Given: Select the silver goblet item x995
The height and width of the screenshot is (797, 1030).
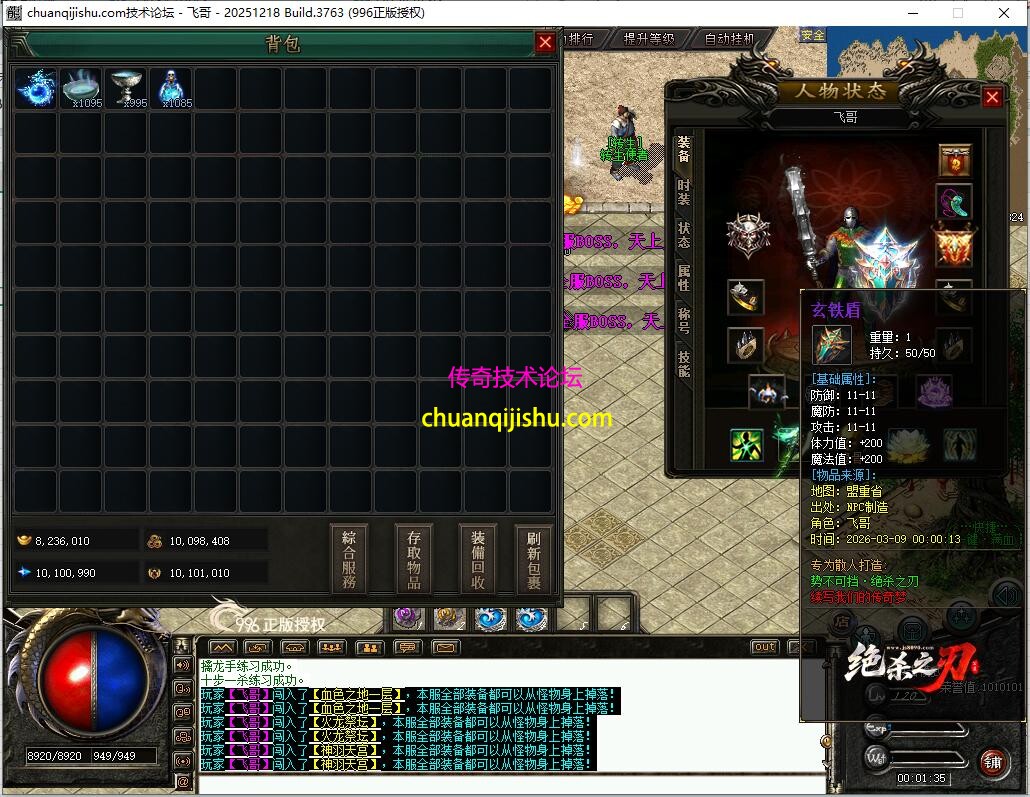Looking at the screenshot, I should click(126, 89).
